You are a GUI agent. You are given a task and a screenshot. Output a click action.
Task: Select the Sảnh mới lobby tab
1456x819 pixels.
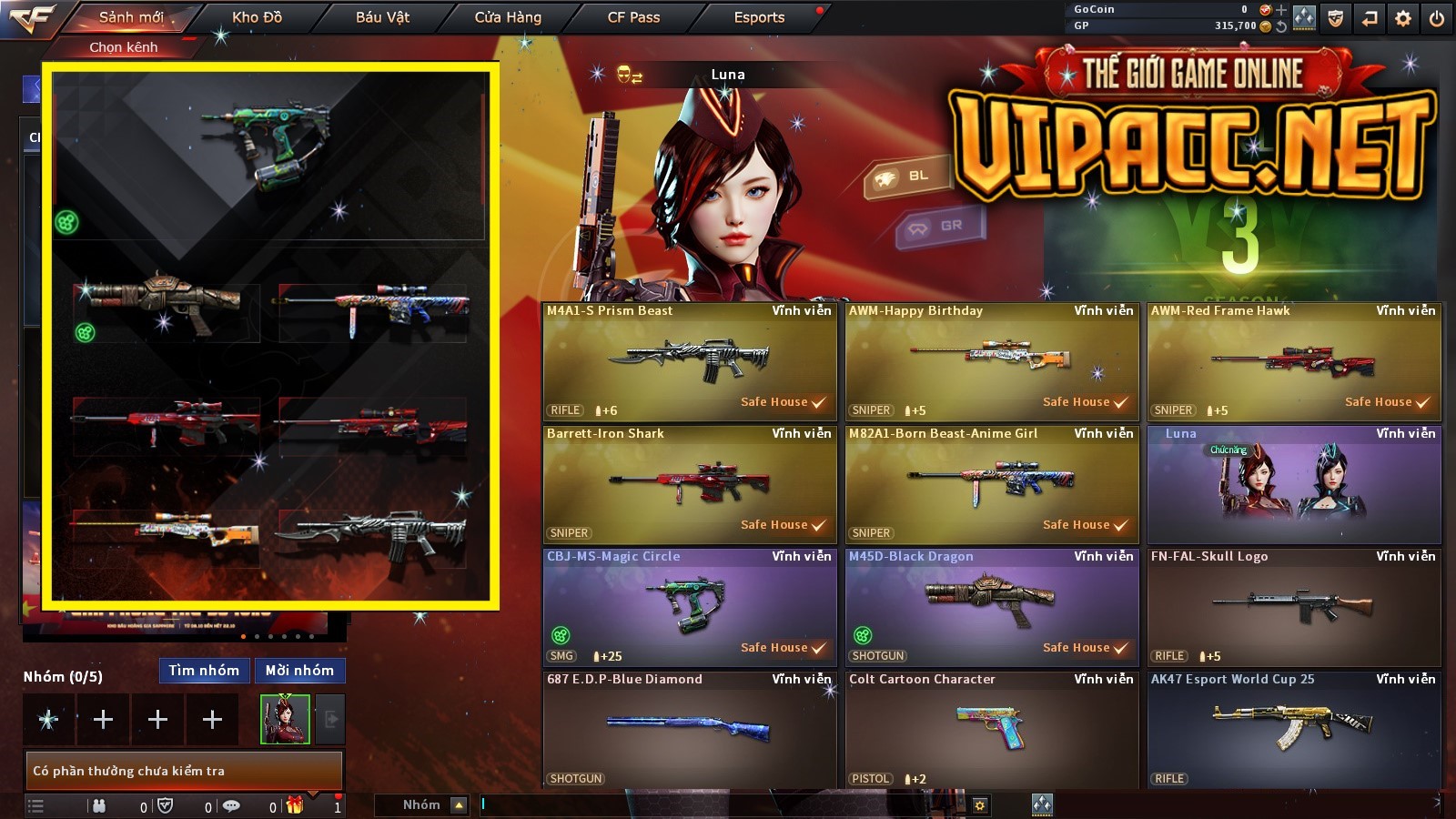[x=131, y=17]
